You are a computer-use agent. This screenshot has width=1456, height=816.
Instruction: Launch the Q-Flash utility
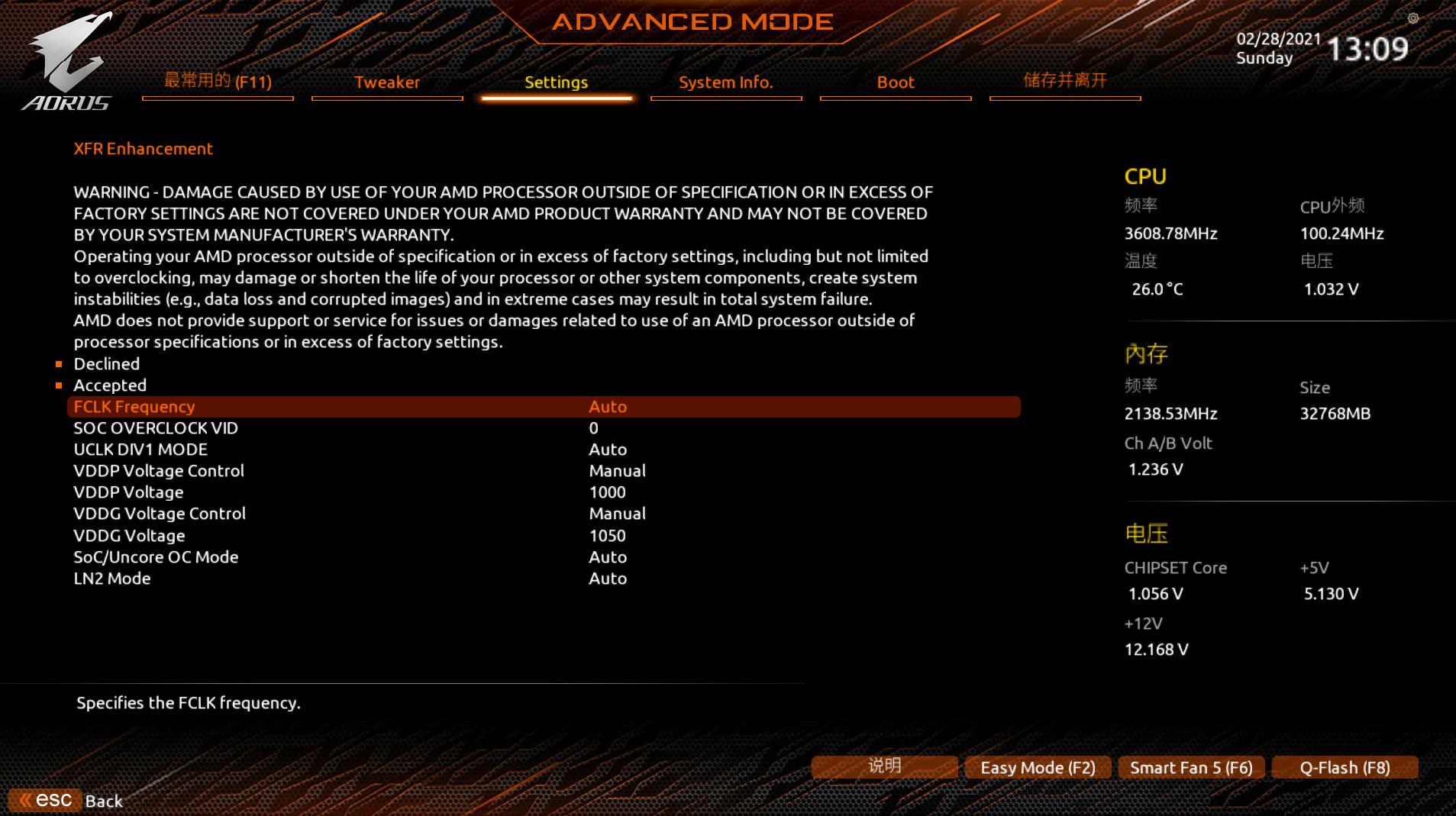tap(1345, 768)
